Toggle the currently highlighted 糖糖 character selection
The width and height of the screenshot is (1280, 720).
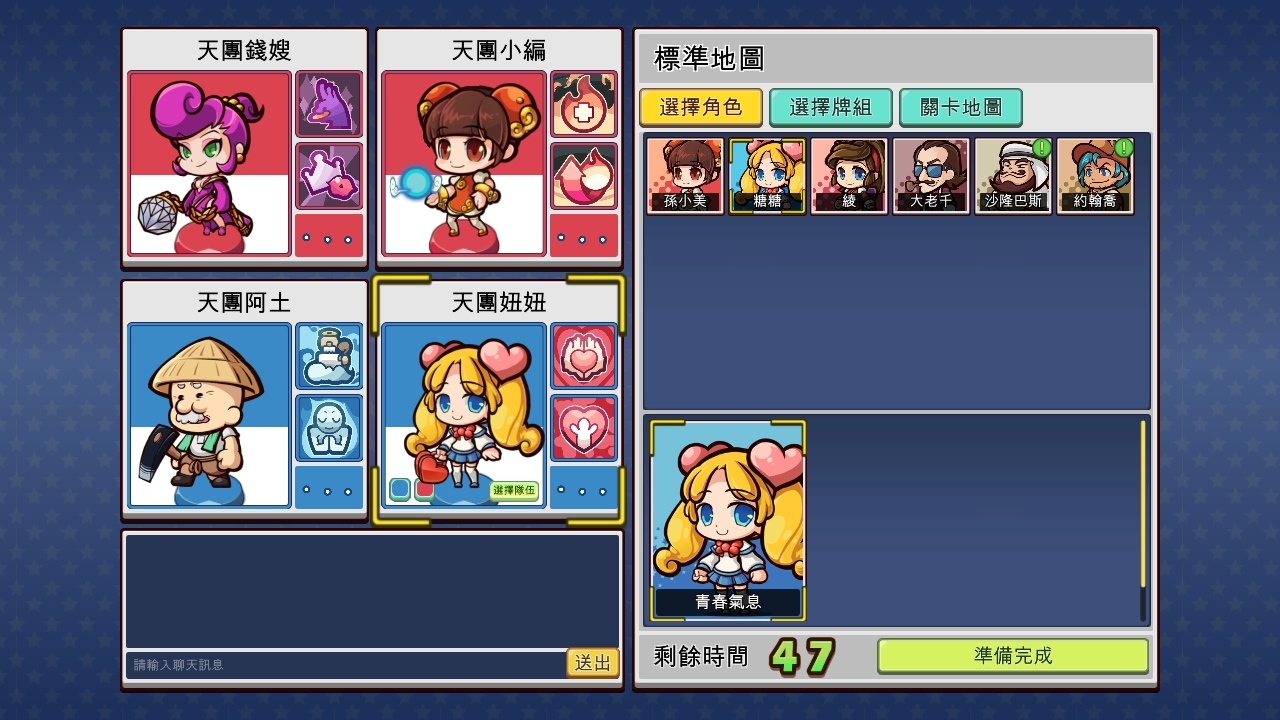pyautogui.click(x=767, y=175)
